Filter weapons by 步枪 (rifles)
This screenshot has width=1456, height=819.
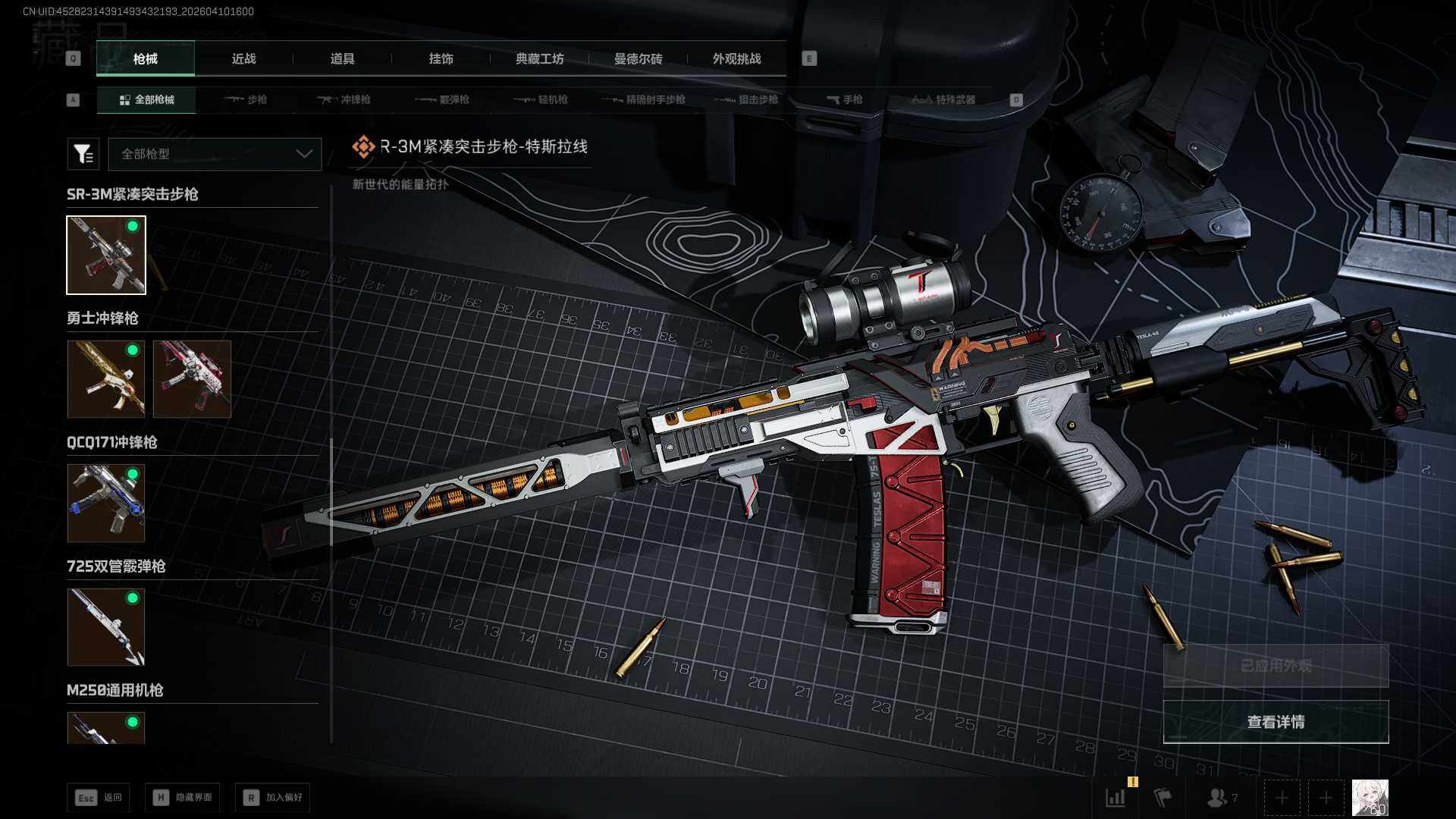pos(246,100)
